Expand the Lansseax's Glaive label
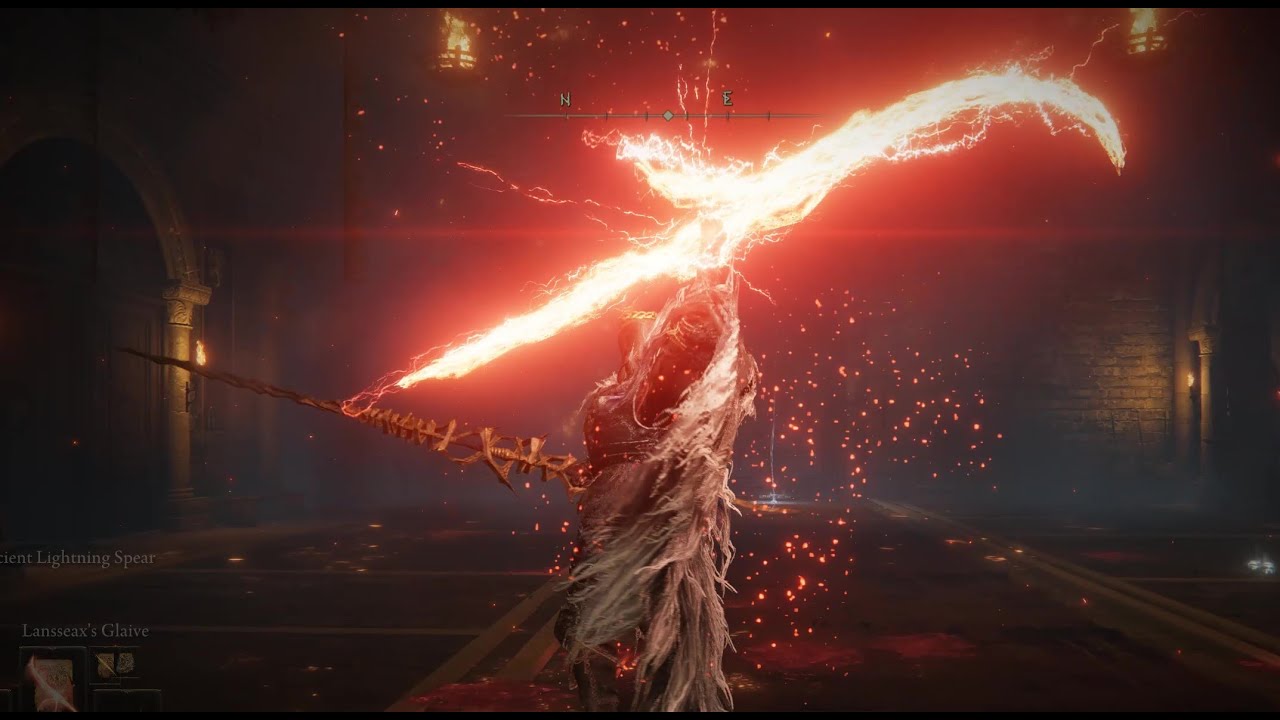Screen dimensions: 1280x720 (85, 631)
